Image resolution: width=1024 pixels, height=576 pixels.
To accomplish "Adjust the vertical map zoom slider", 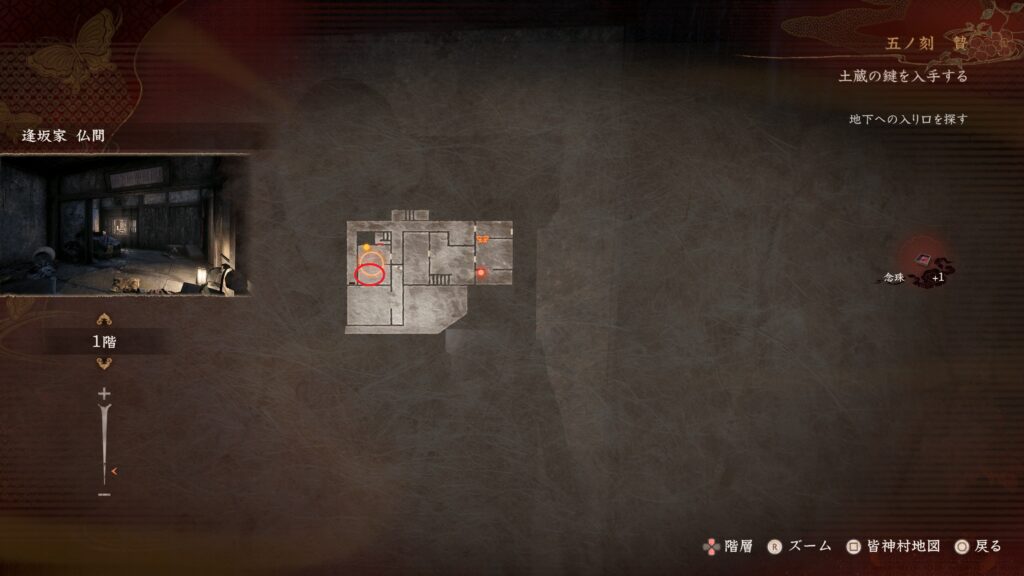I will coord(105,445).
